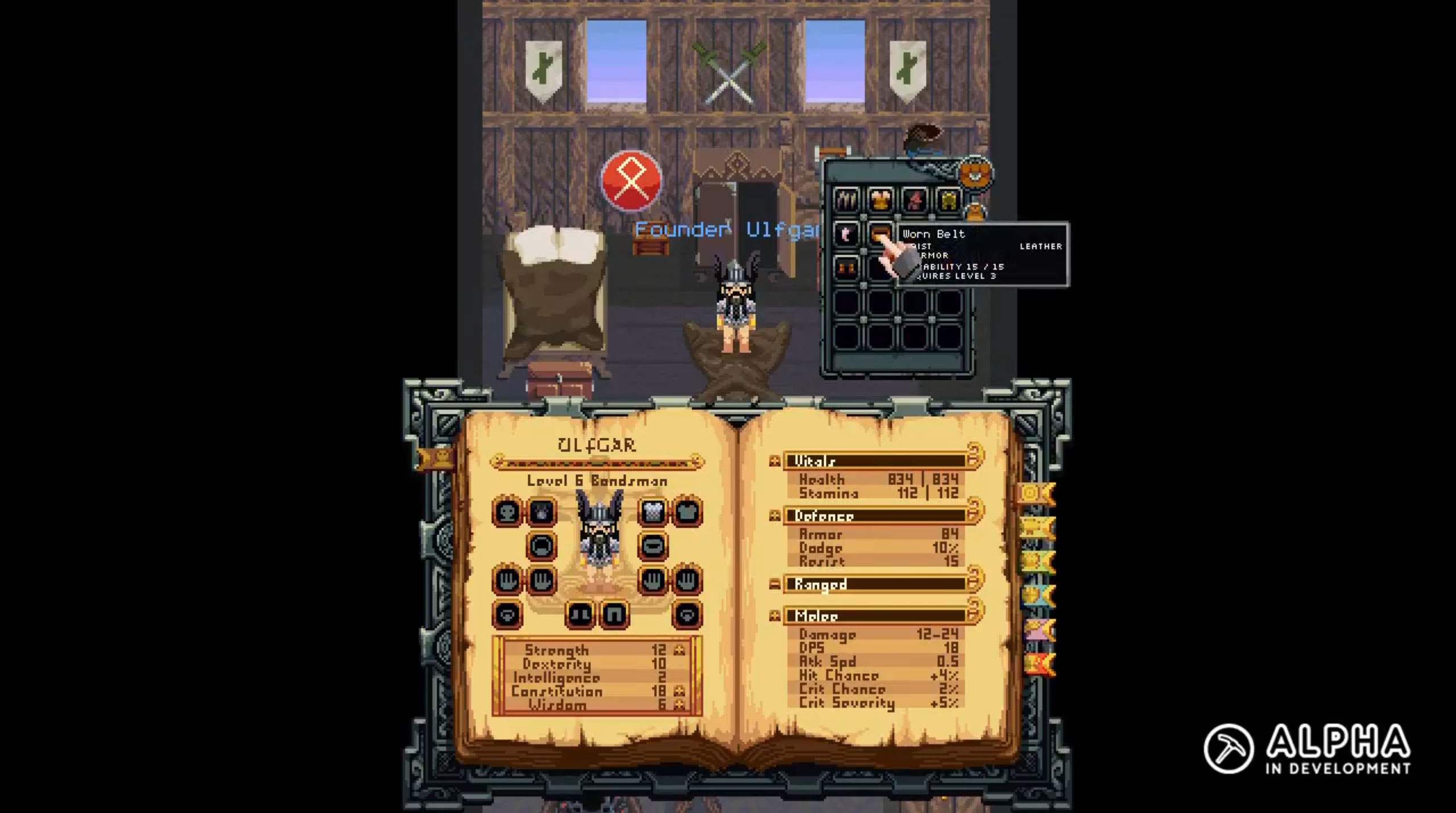
Task: Click the equipped chainmail chest slot
Action: [653, 512]
